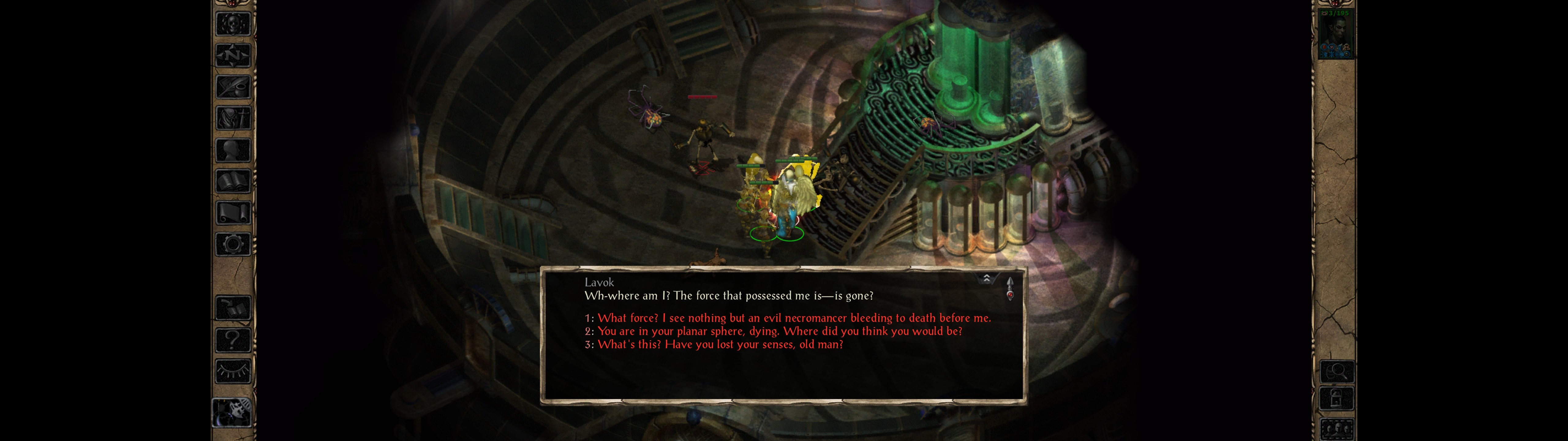
Task: Open the mage spellbook icon
Action: (x=233, y=182)
